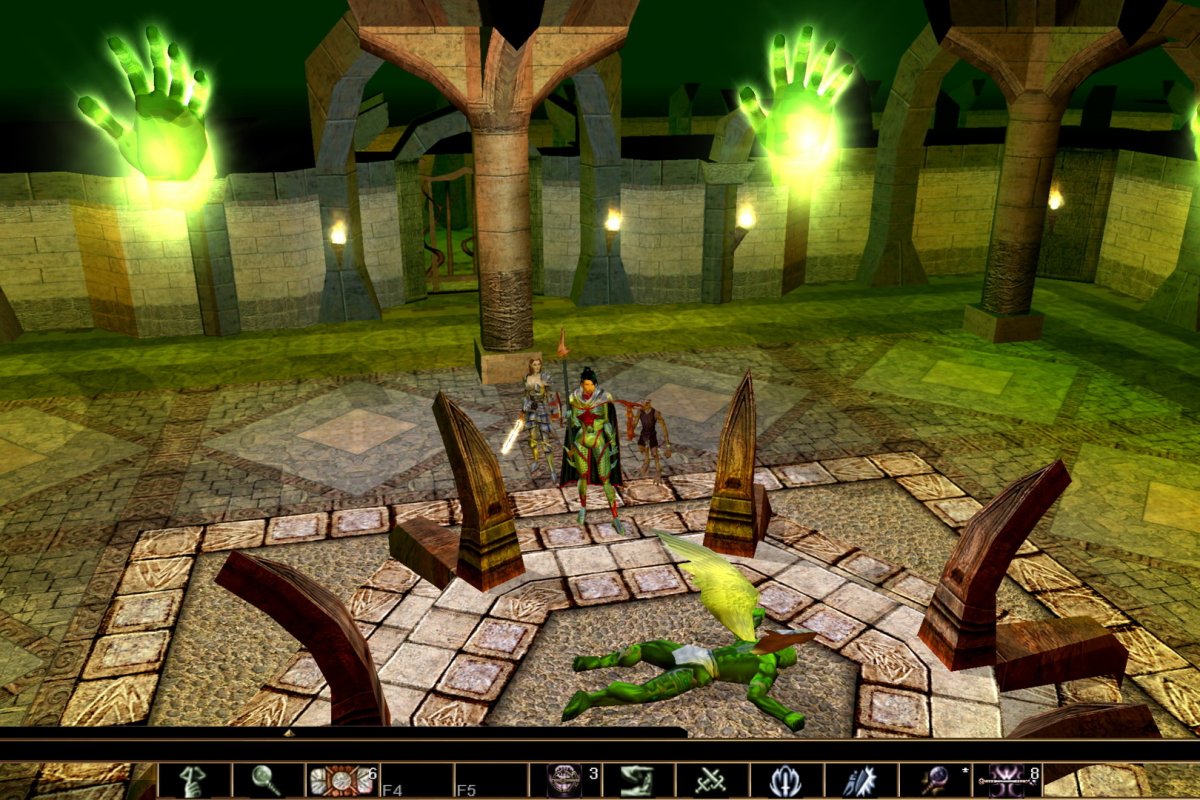This screenshot has width=1200, height=800.
Task: Activate the flexed arm ability slot
Action: click(x=638, y=780)
